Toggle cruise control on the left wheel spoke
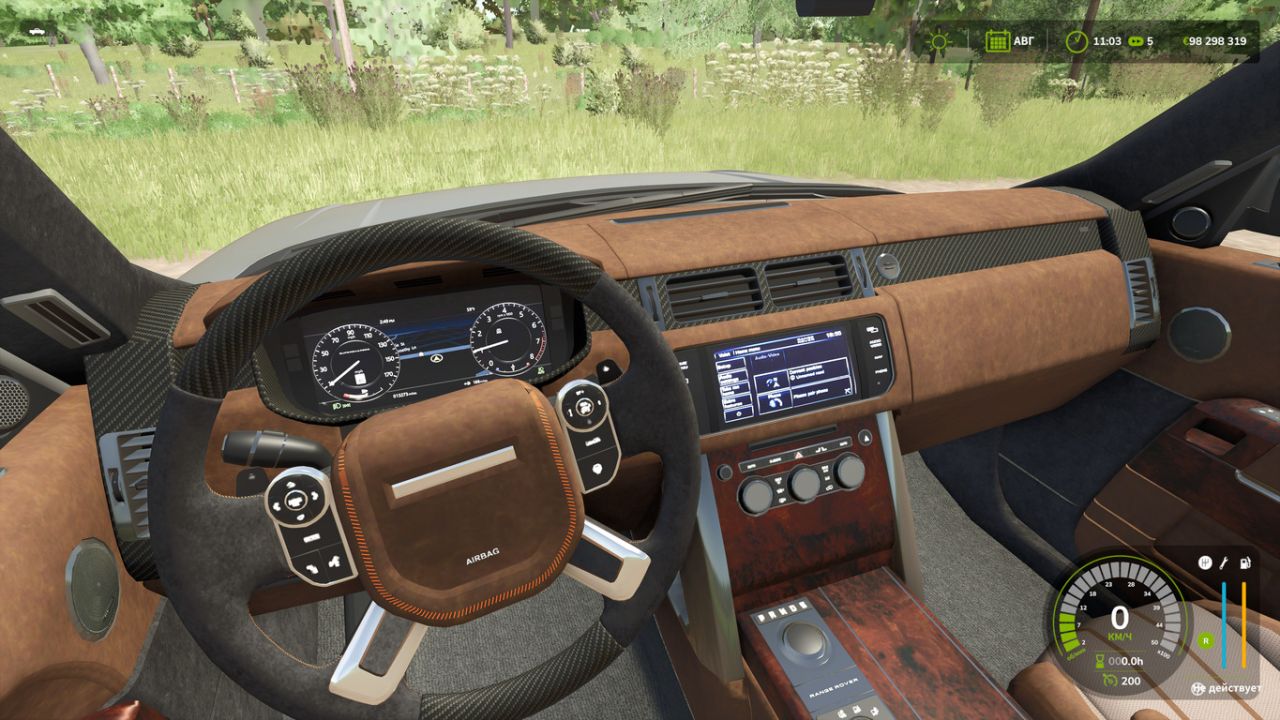Viewport: 1280px width, 720px height. click(297, 500)
